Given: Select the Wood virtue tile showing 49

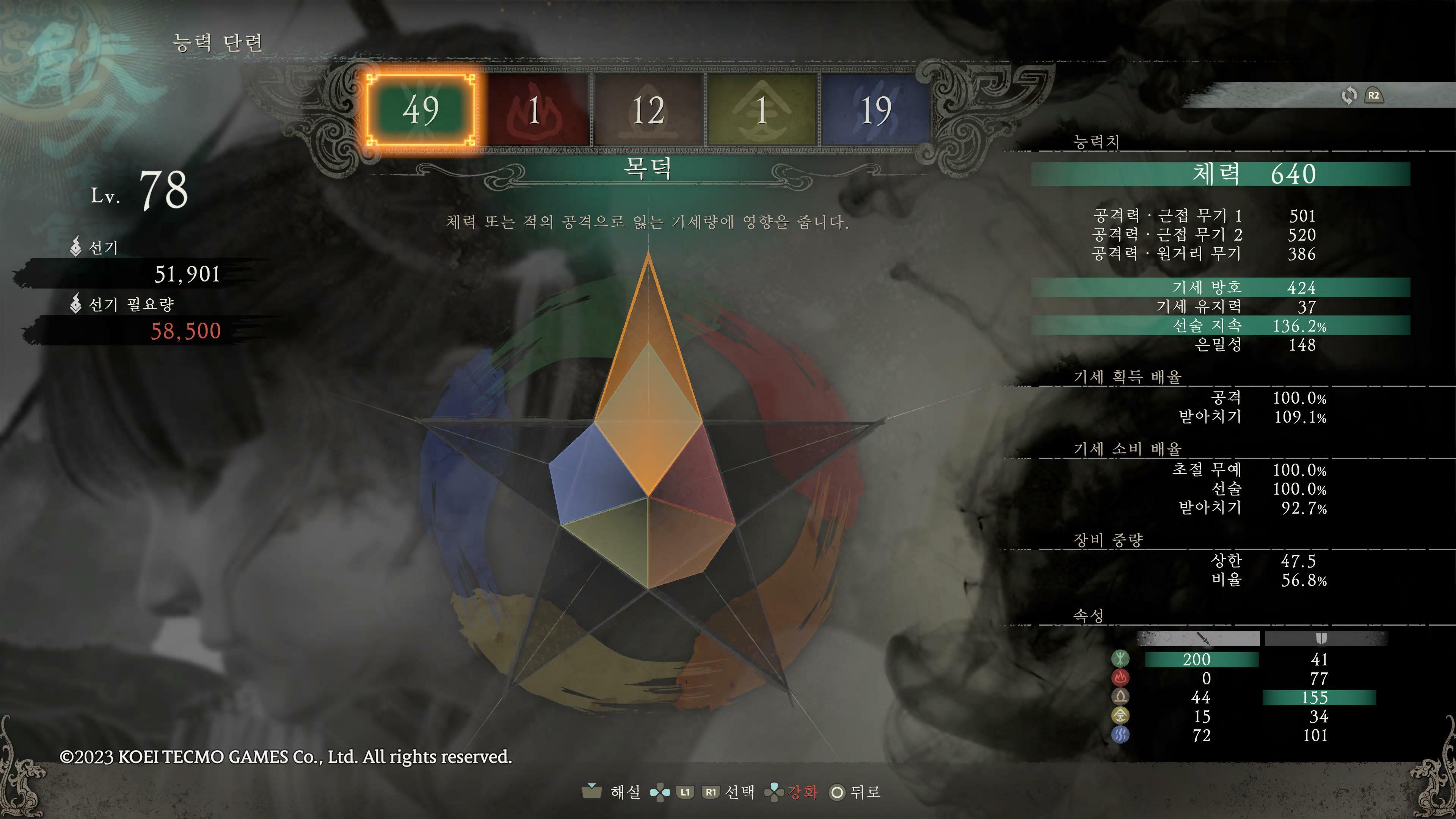Looking at the screenshot, I should click(421, 110).
